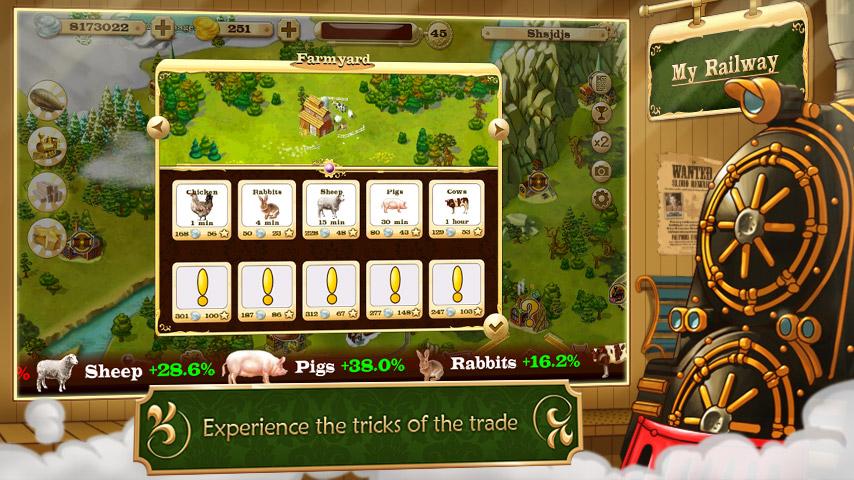This screenshot has height=480, width=854.
Task: Confirm with the checkmark button on Farmyard panel
Action: coord(495,325)
